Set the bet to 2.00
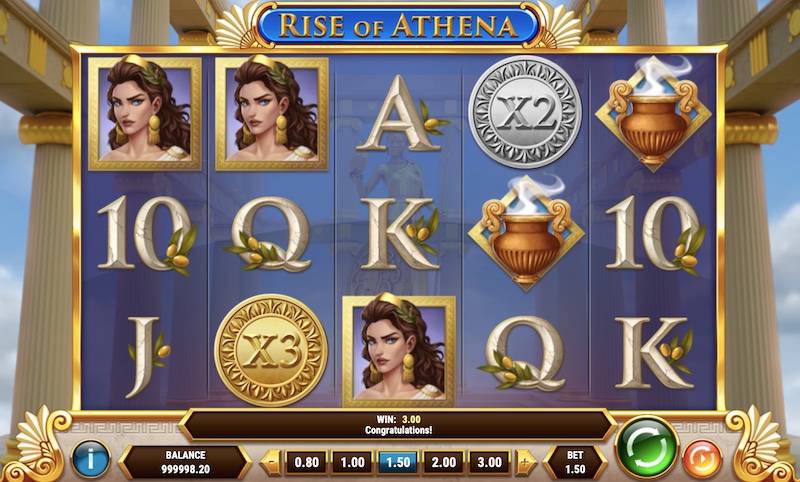This screenshot has width=800, height=482. coord(444,462)
